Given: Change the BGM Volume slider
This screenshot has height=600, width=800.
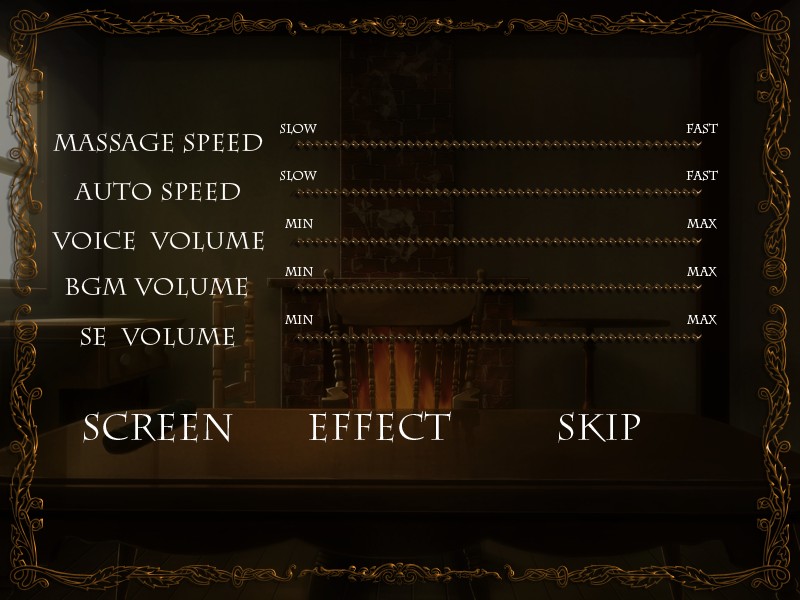Looking at the screenshot, I should point(498,288).
